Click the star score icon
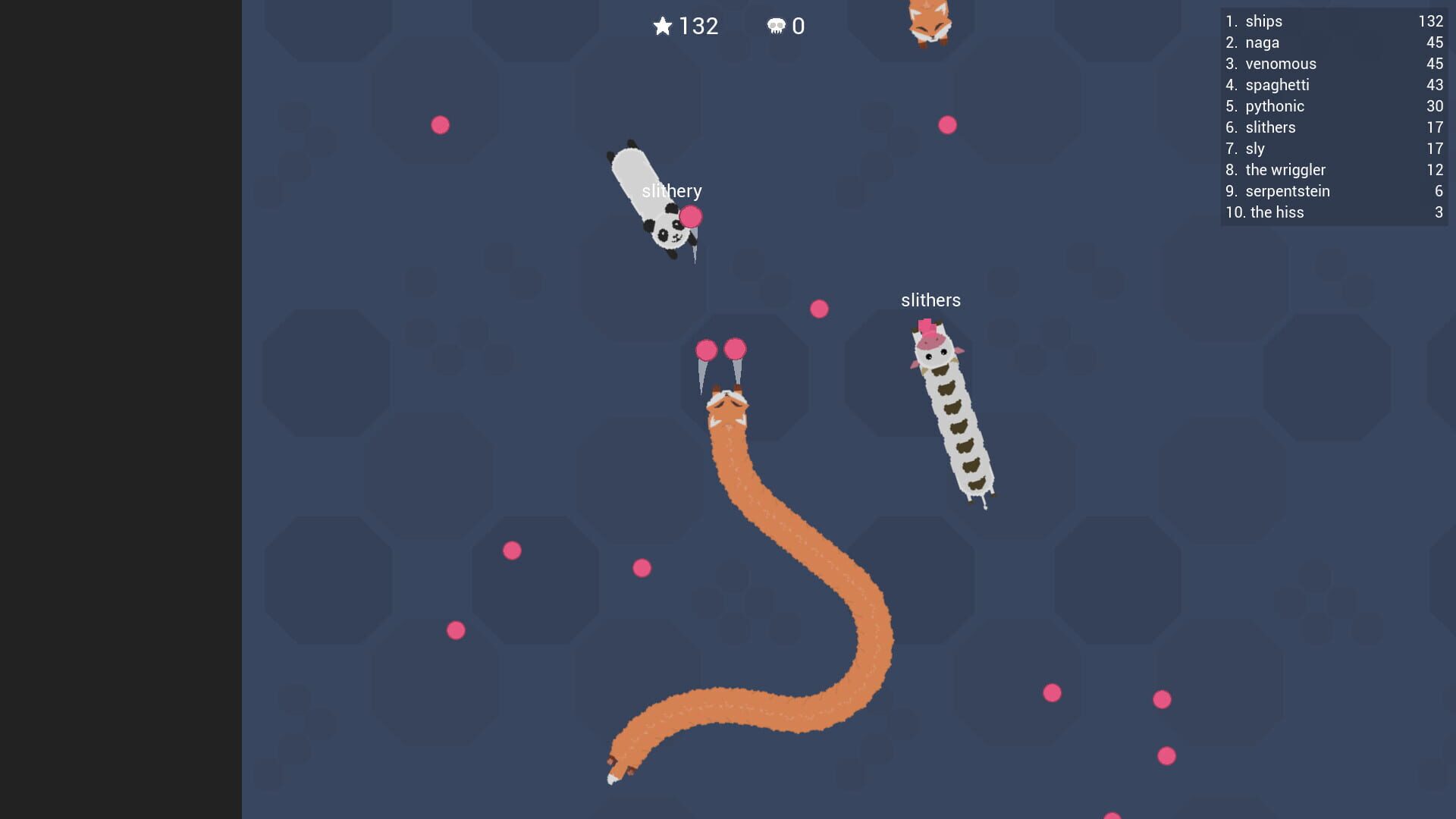 pyautogui.click(x=662, y=27)
